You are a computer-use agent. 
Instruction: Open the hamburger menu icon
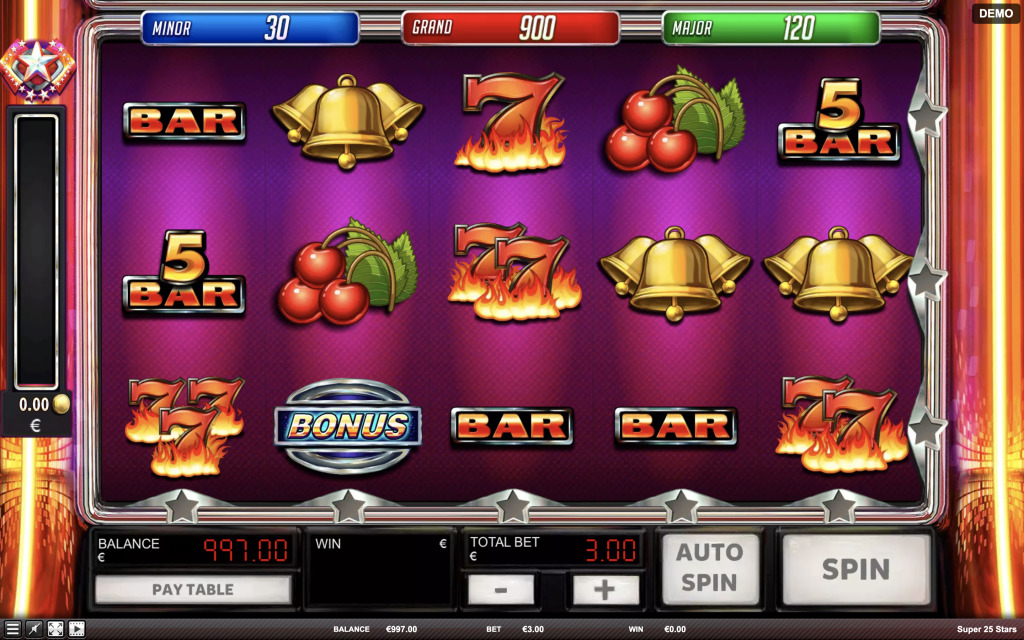pyautogui.click(x=12, y=629)
